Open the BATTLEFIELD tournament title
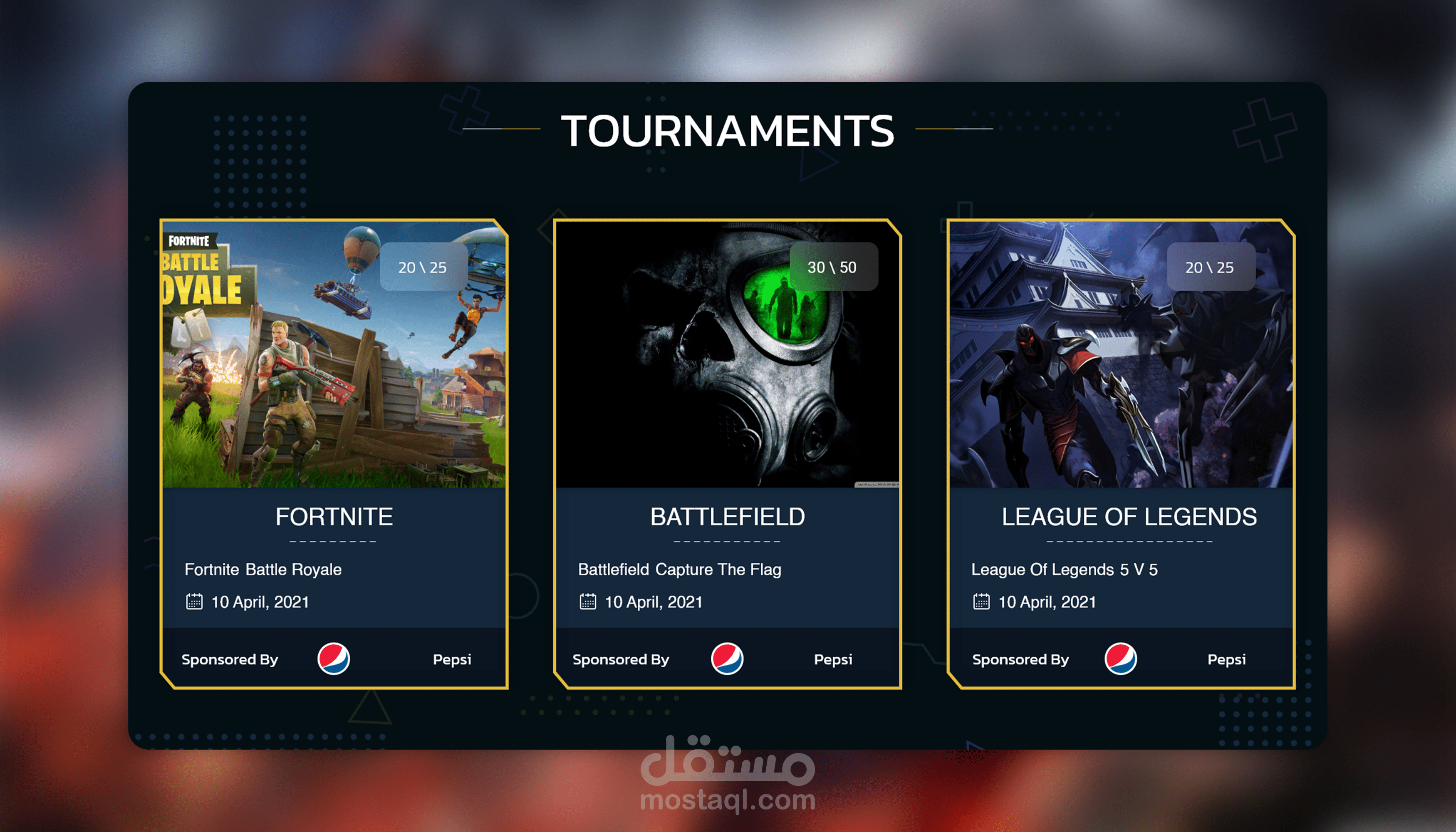This screenshot has height=832, width=1456. coord(728,517)
